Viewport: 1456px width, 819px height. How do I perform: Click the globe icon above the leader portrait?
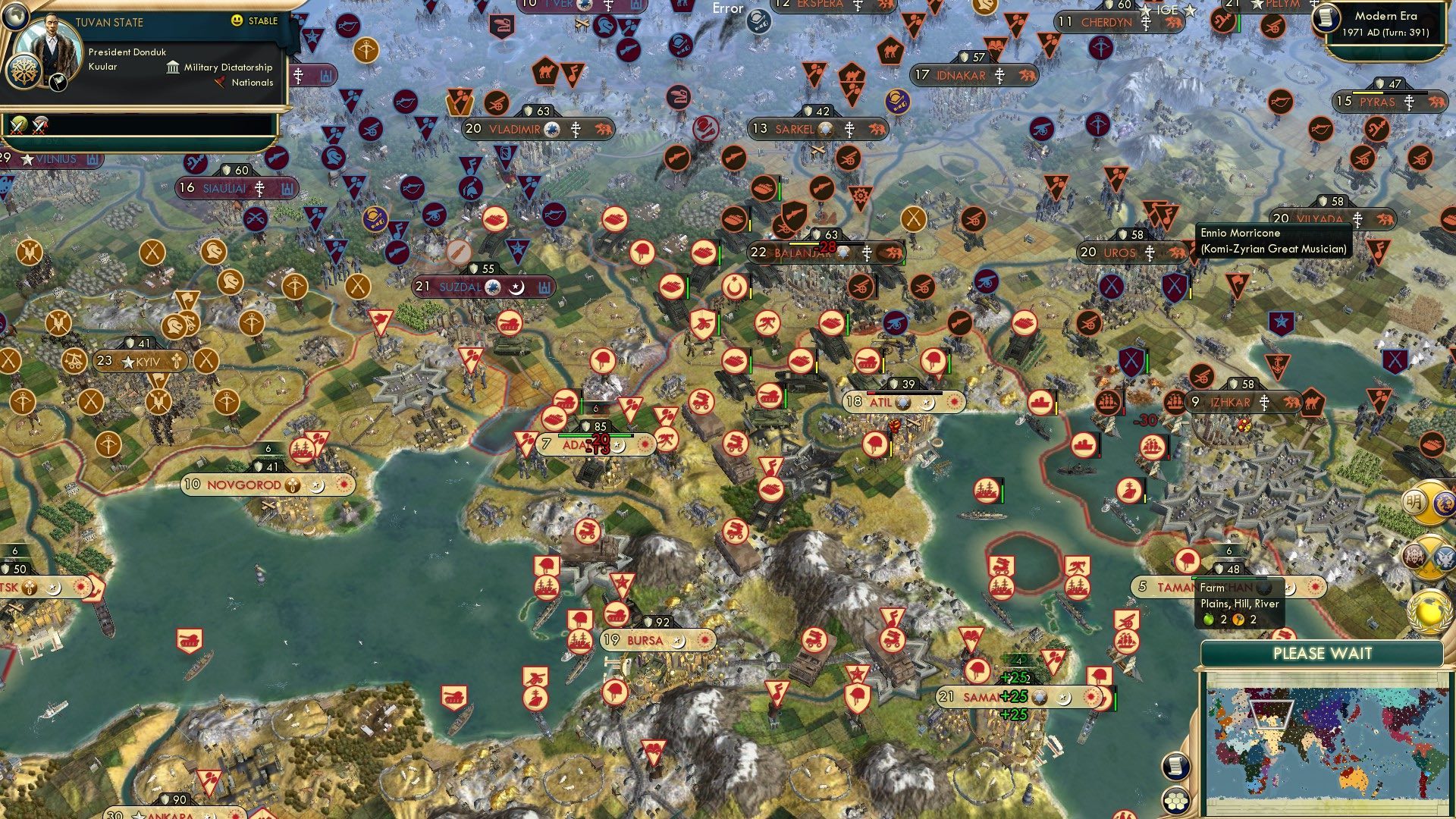15,17
